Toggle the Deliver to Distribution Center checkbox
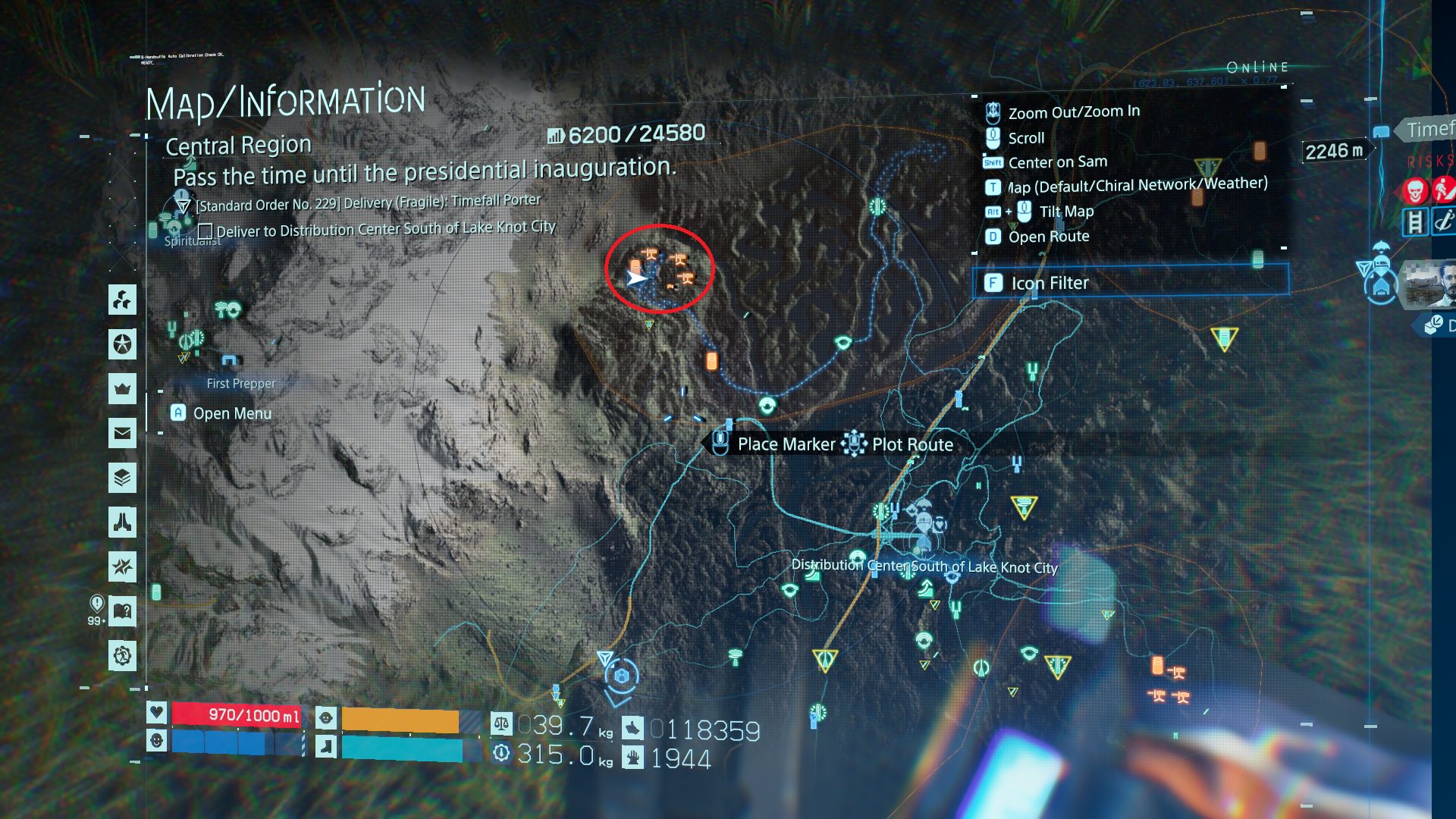 pyautogui.click(x=205, y=231)
